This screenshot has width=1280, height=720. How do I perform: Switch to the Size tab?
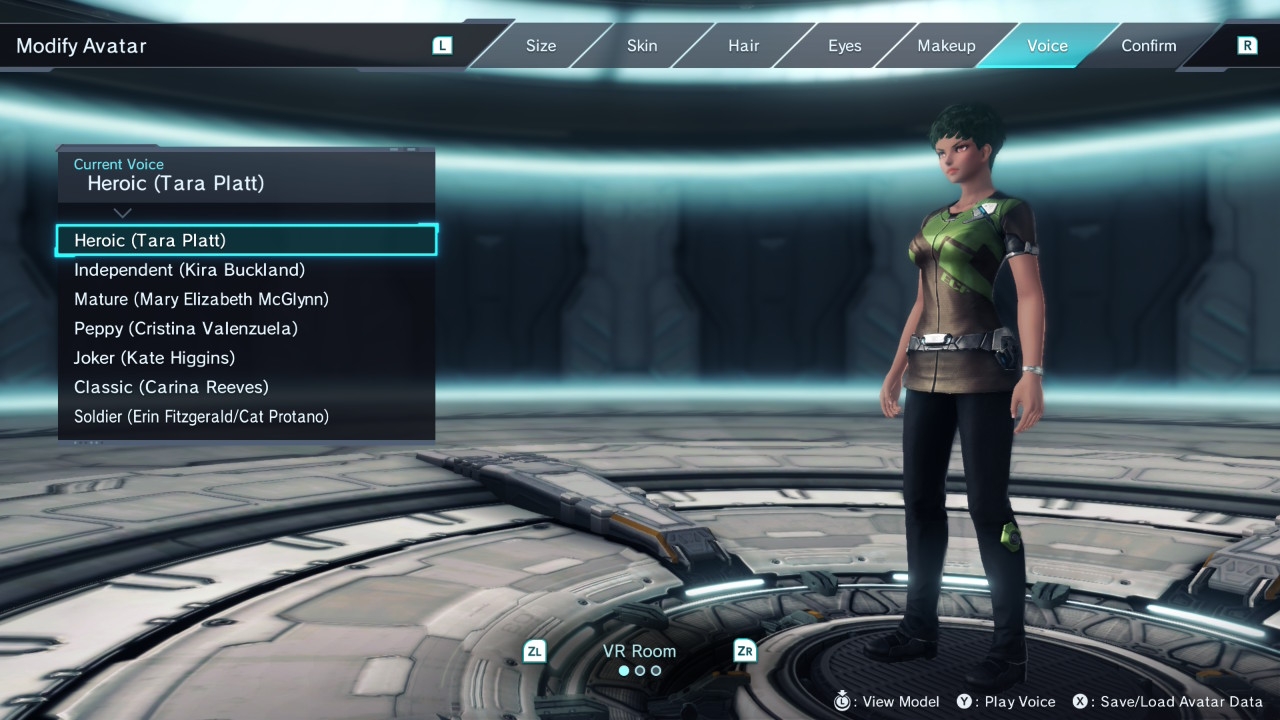pyautogui.click(x=541, y=46)
